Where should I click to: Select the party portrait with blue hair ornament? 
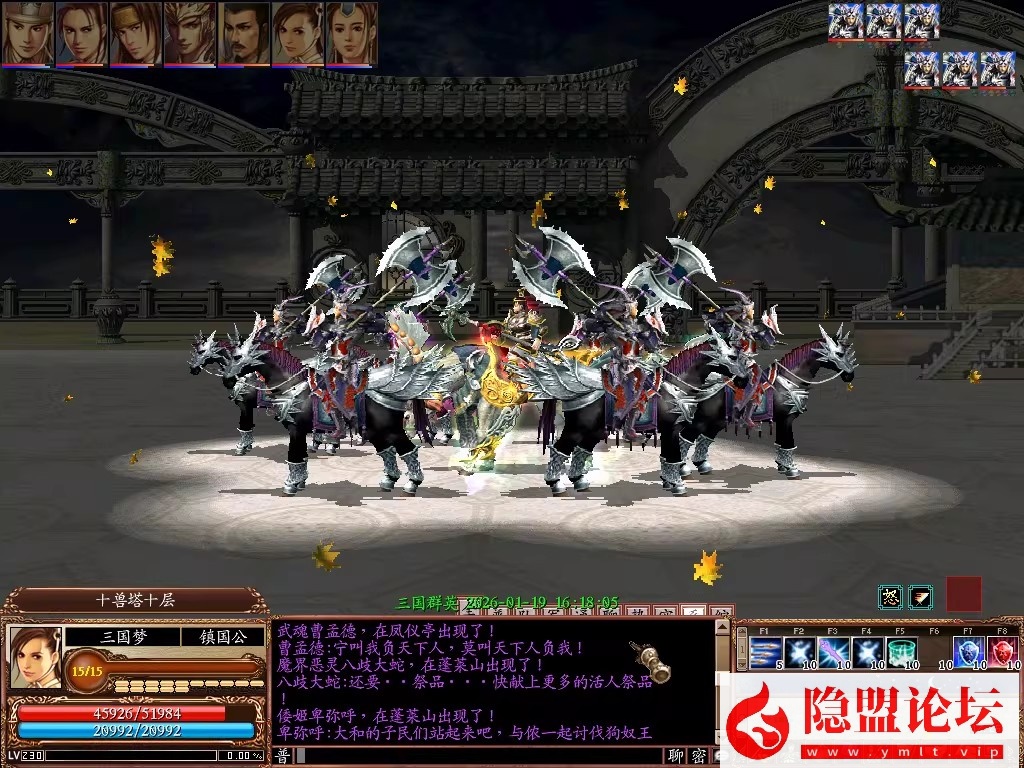click(352, 33)
